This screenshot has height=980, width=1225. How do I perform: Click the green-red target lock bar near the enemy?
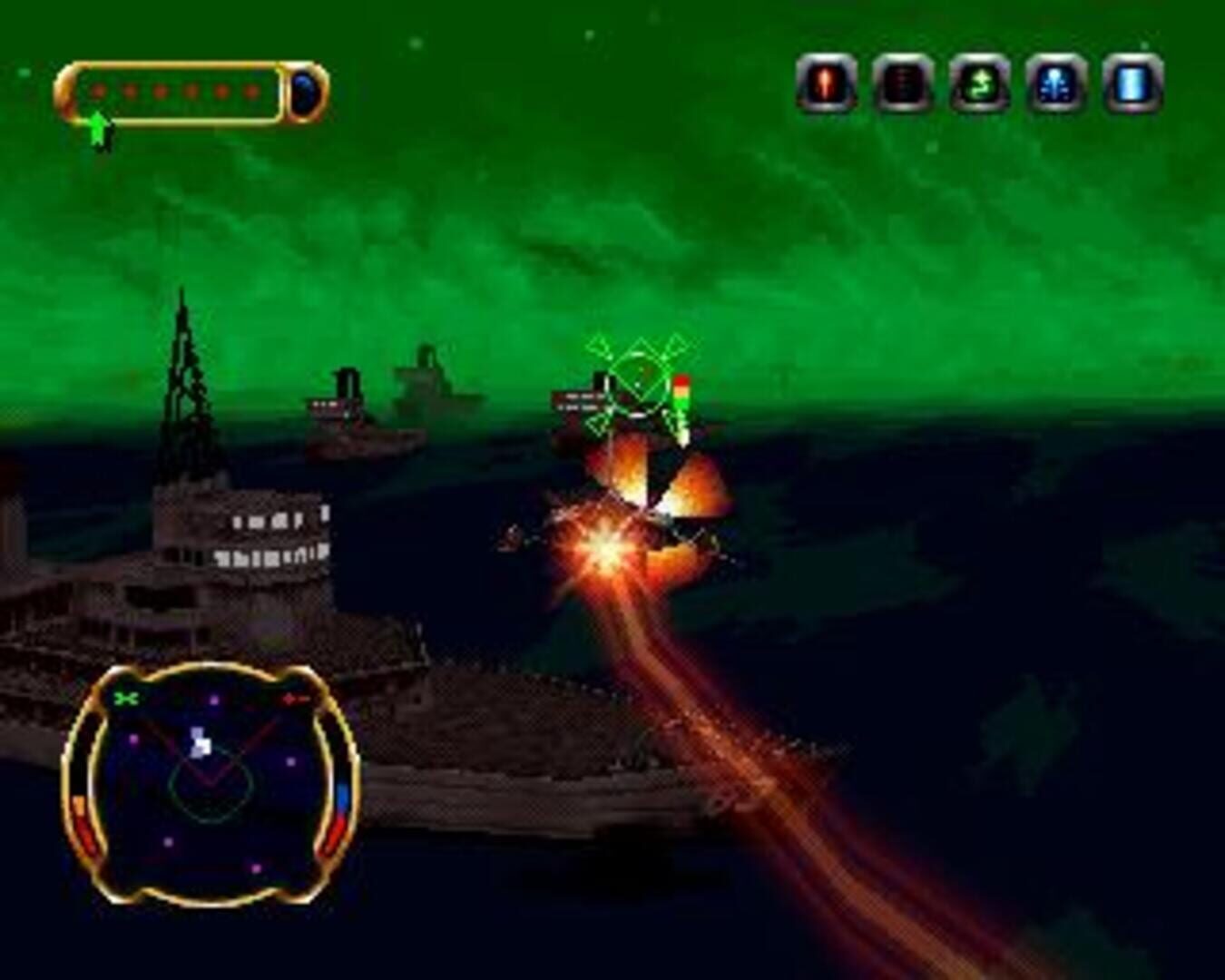click(x=682, y=399)
